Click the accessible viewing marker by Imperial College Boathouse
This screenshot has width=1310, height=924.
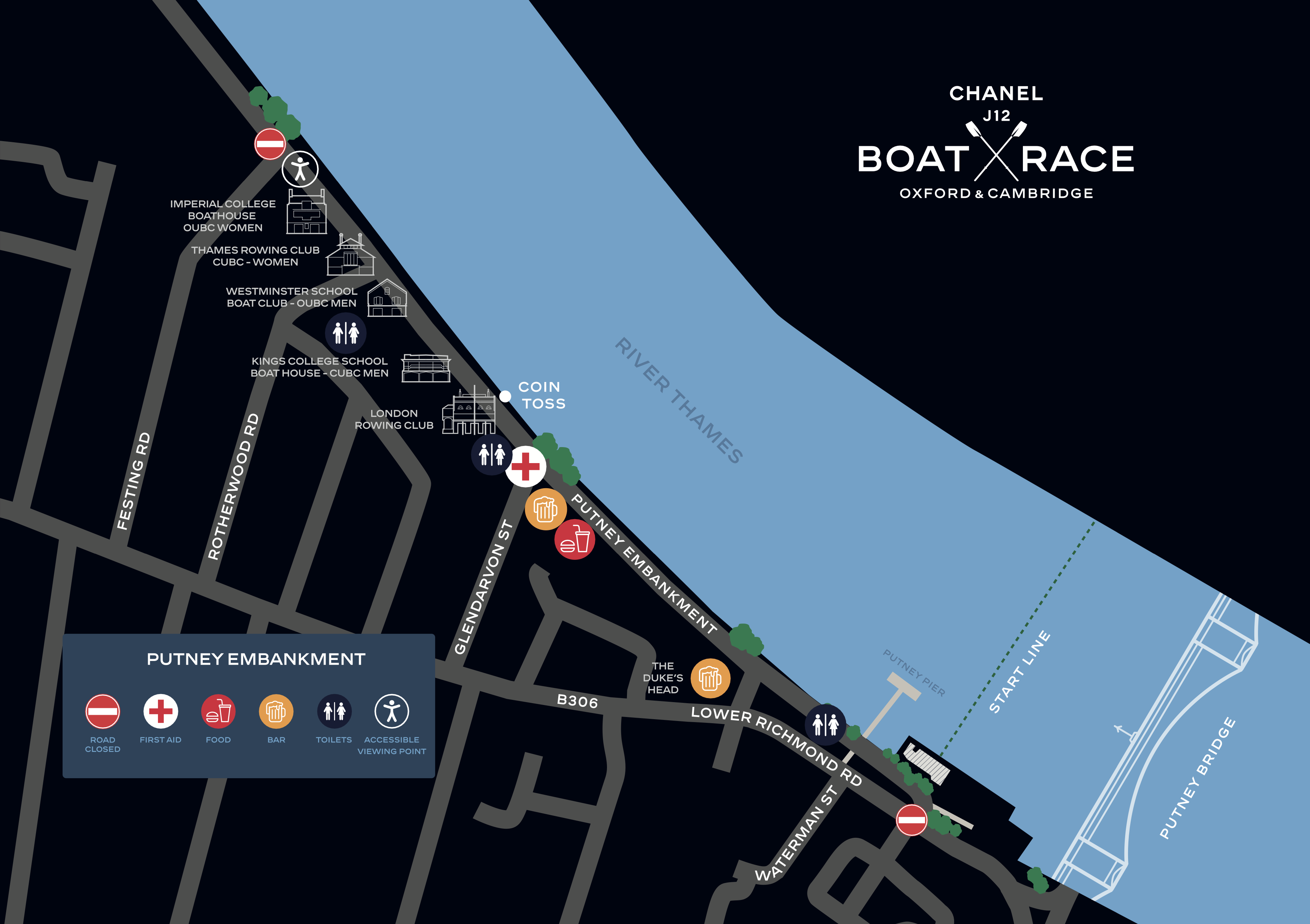tap(300, 169)
